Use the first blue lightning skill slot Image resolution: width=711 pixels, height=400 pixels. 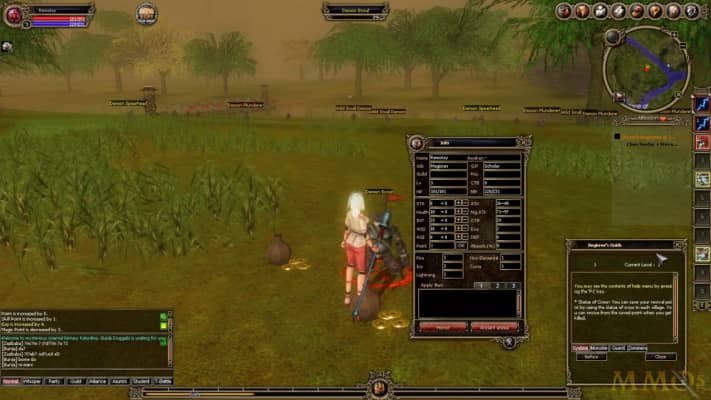click(x=701, y=101)
